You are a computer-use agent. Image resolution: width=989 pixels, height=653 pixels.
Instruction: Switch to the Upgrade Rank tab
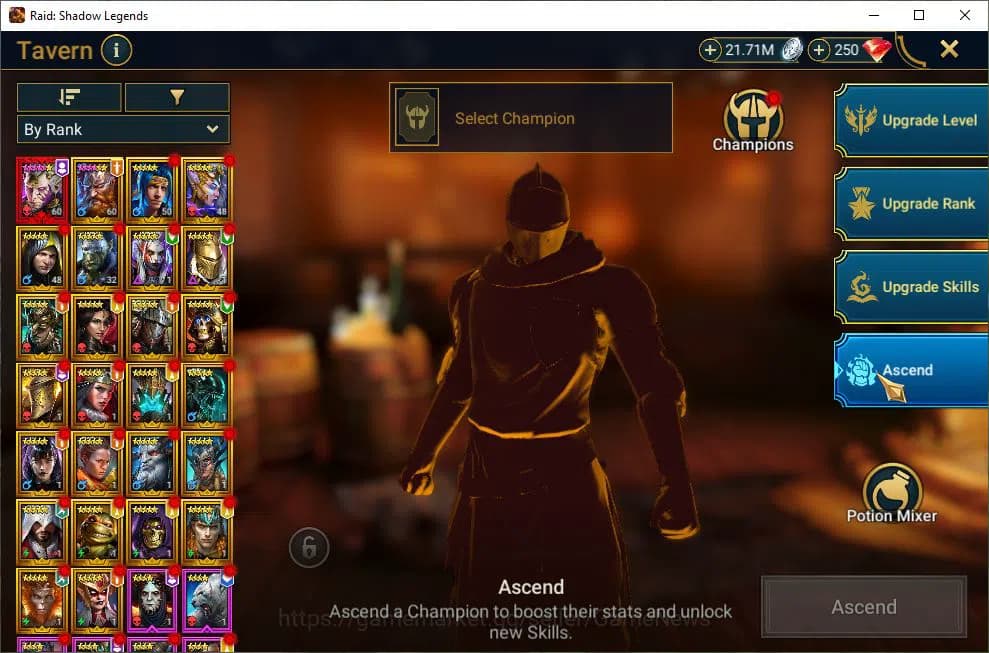pos(910,203)
